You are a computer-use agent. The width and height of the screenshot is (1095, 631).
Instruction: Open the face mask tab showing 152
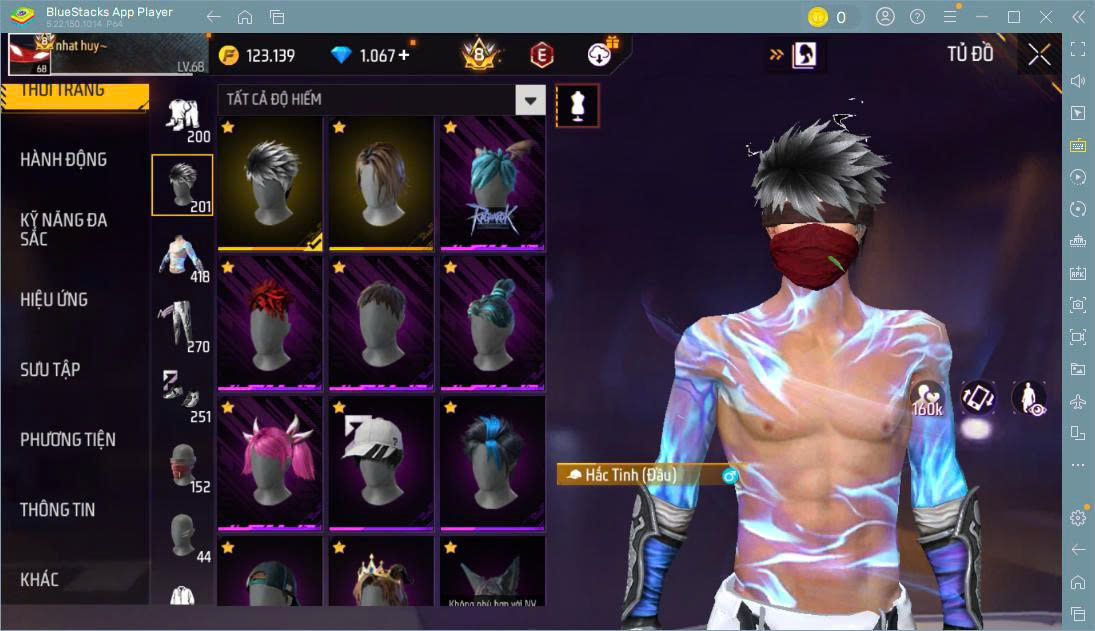pos(182,465)
